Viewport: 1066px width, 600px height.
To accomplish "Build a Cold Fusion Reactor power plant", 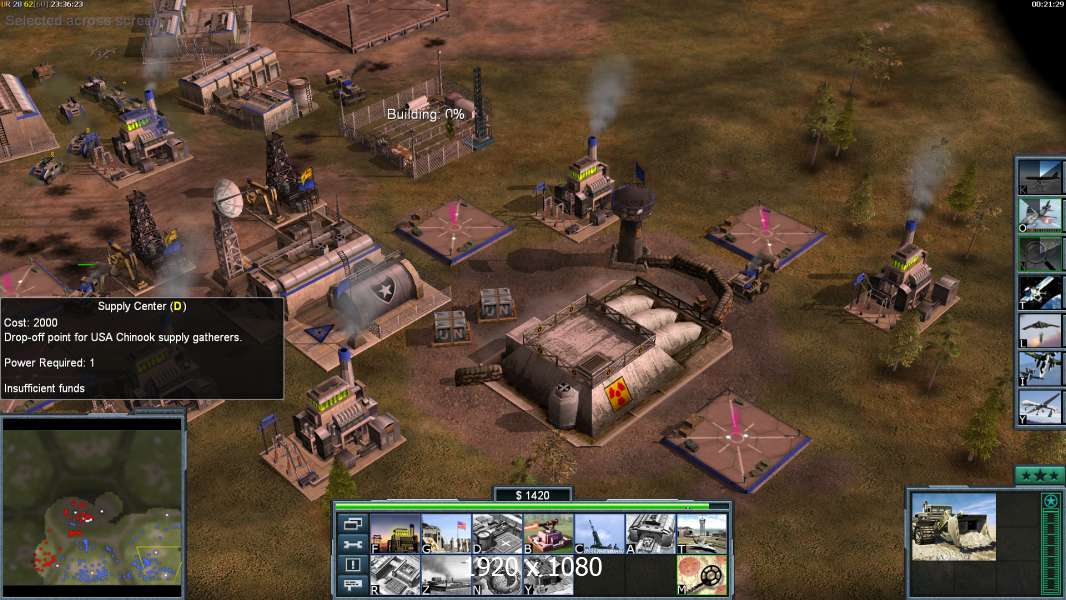I will 395,533.
